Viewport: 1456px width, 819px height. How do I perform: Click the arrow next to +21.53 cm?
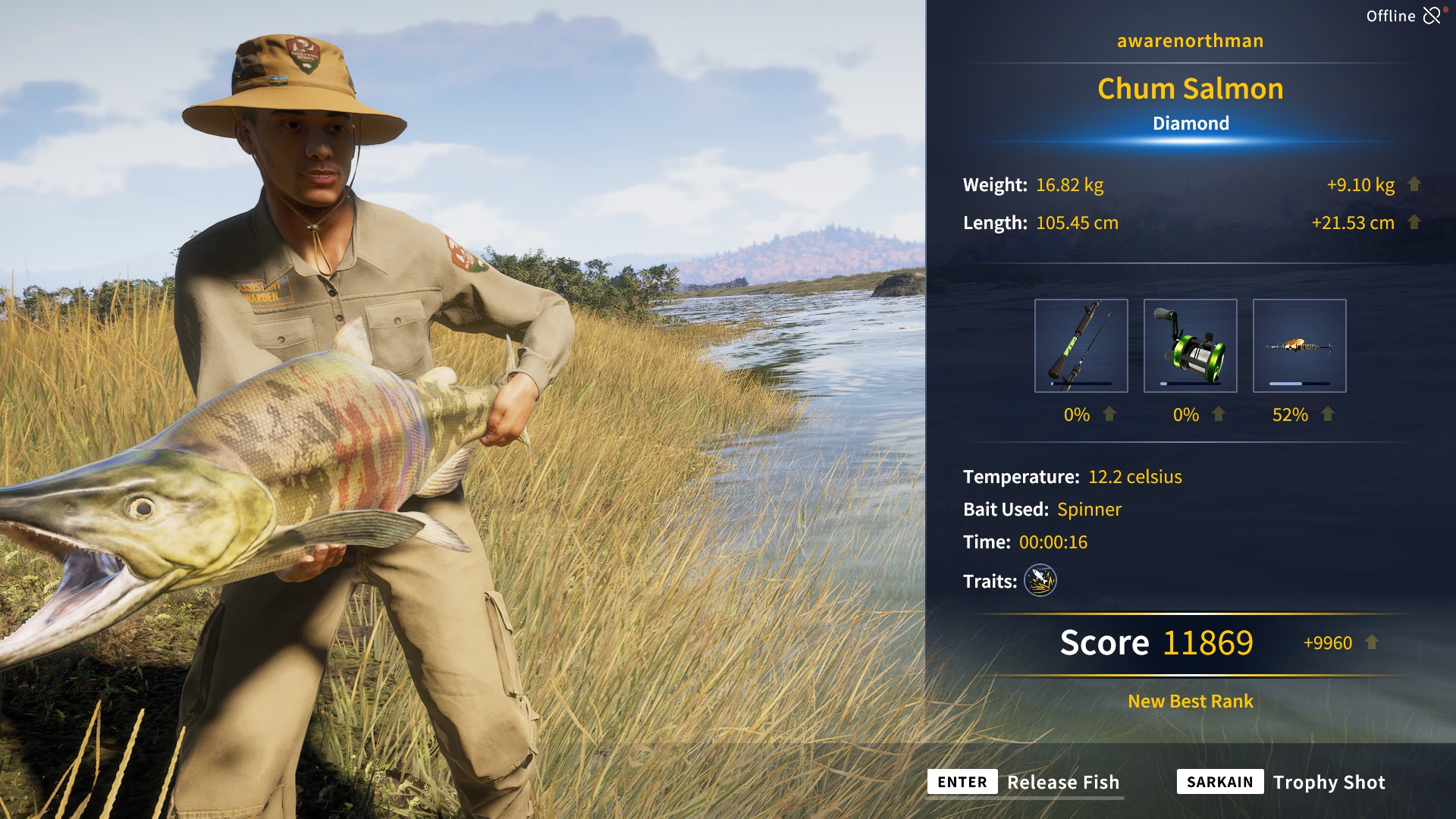(x=1412, y=222)
